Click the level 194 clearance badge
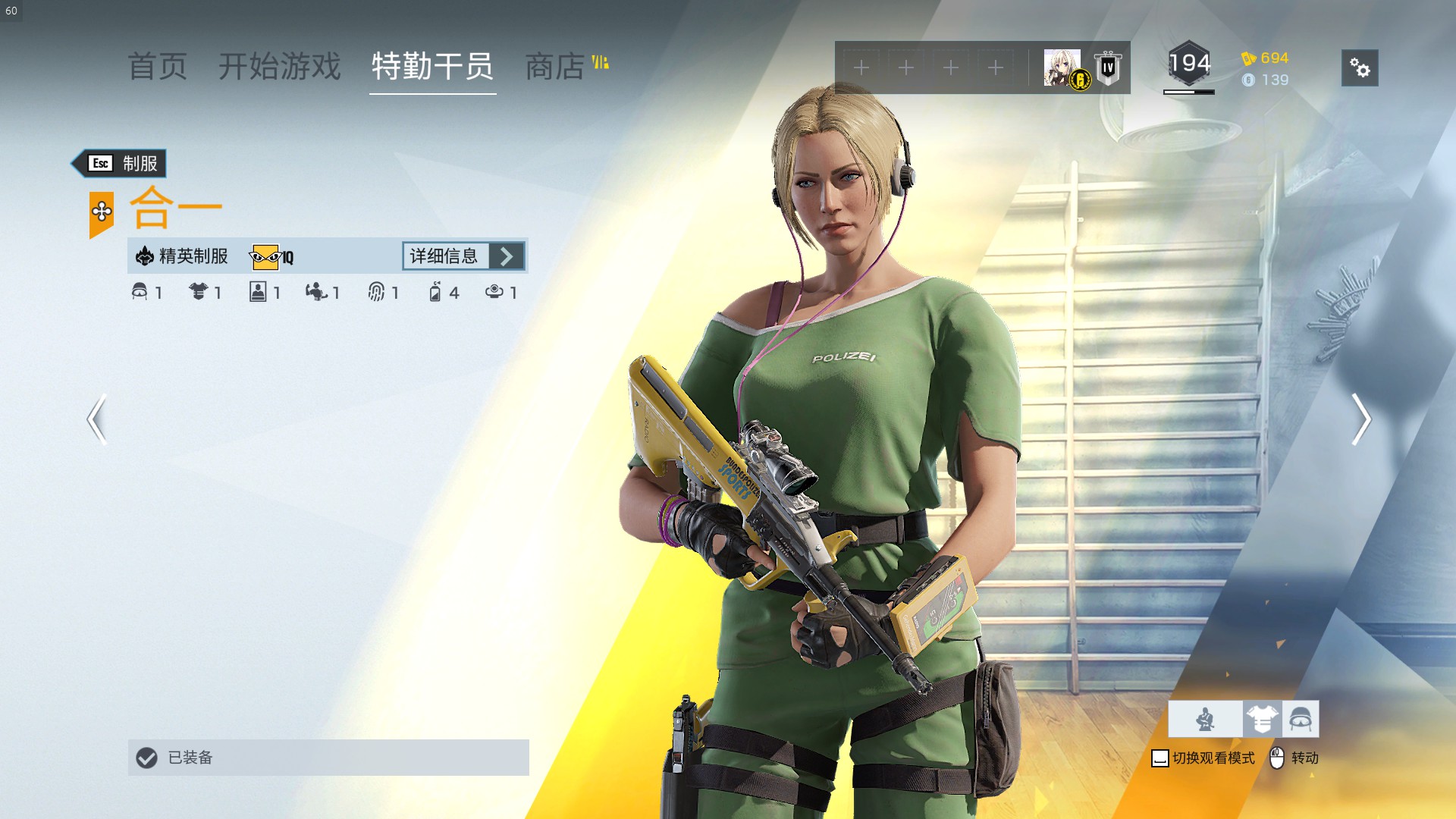1456x819 pixels. pos(1188,65)
